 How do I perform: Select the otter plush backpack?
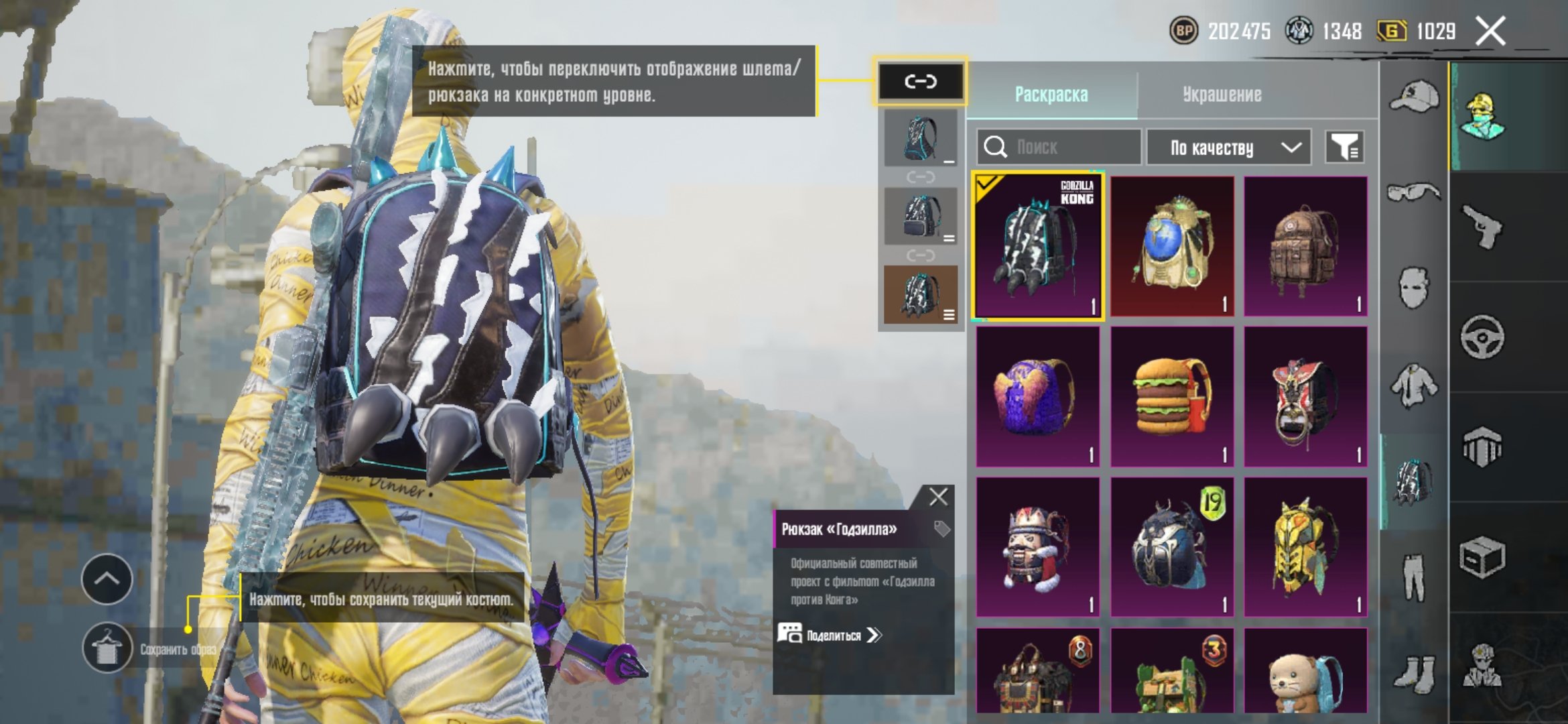(x=1305, y=670)
